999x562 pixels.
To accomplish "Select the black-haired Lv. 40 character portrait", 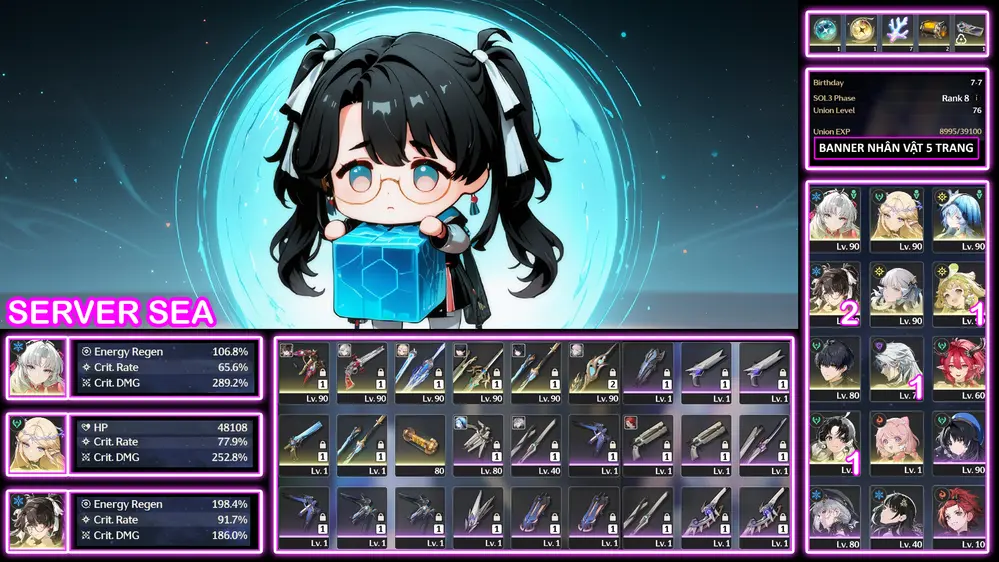I will [896, 515].
